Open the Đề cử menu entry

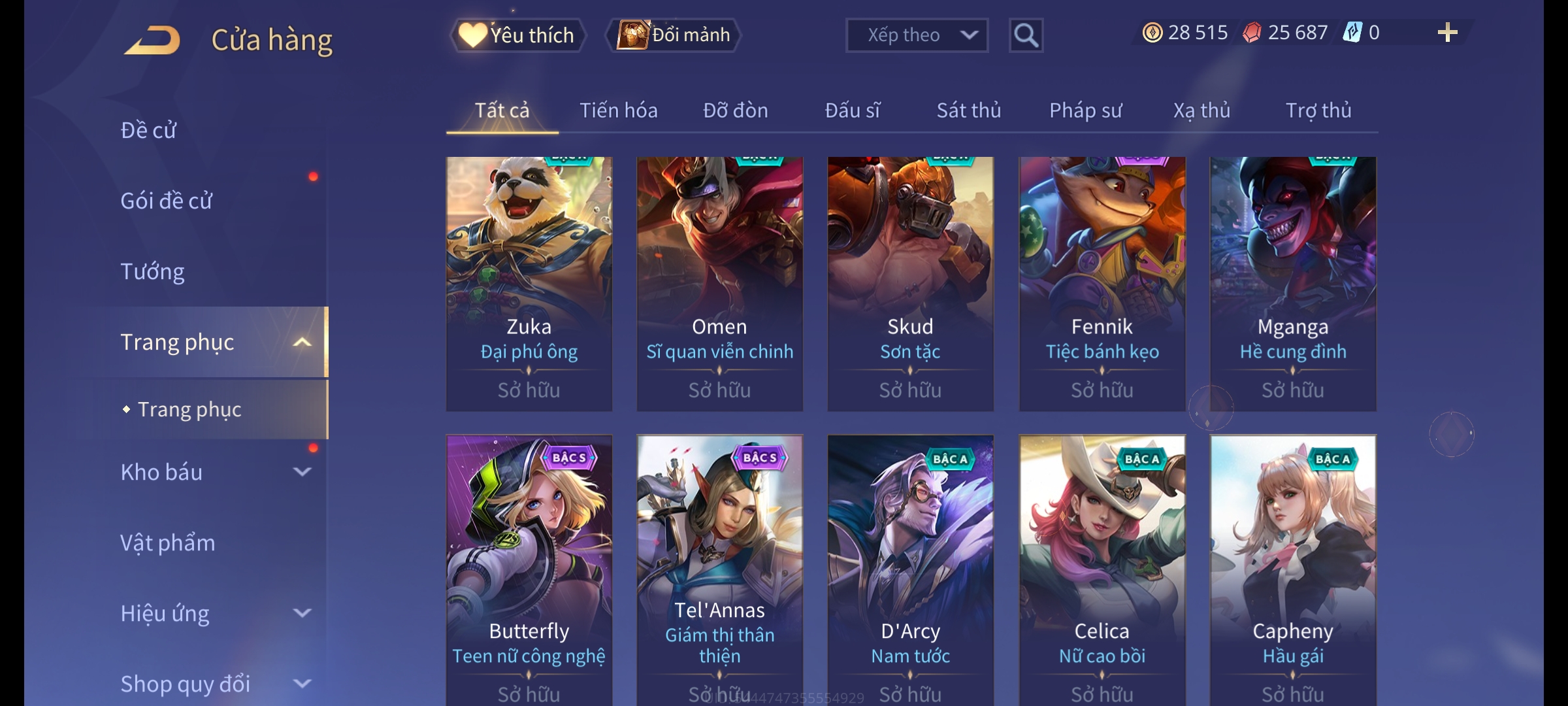[x=148, y=130]
